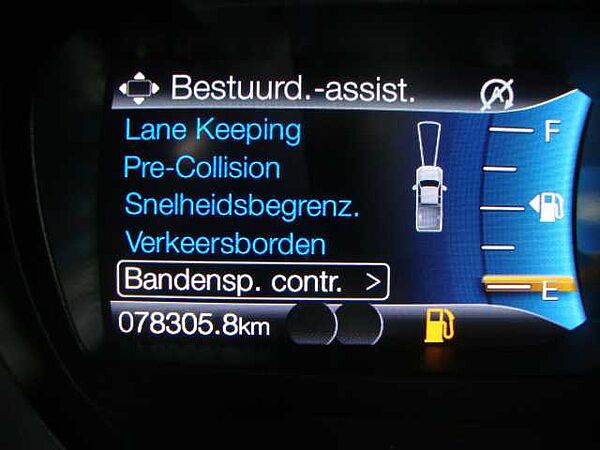The image size is (600, 450).
Task: Open the Verkeersborden entry
Action: (225, 243)
